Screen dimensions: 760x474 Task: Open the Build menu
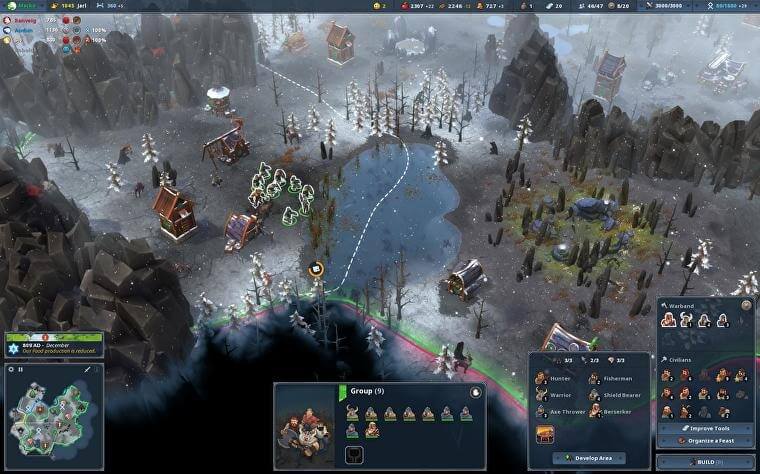tap(706, 463)
